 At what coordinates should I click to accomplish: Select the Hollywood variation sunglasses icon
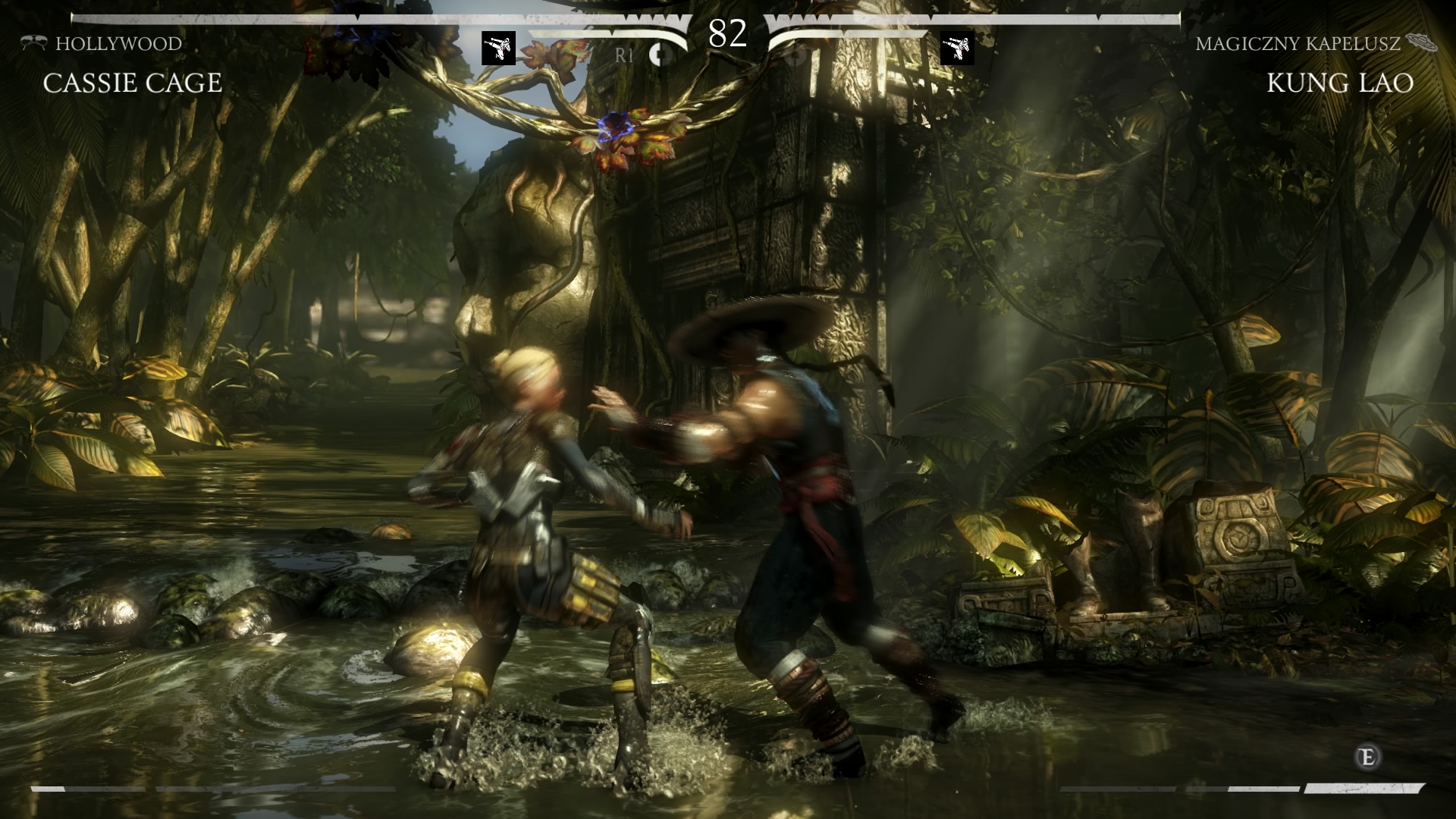click(x=33, y=43)
